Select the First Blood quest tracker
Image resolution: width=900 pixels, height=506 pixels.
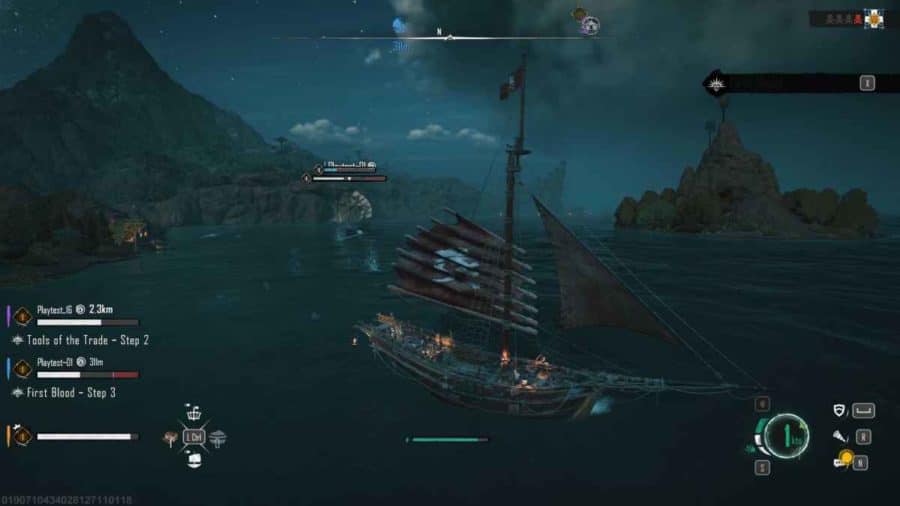[70, 393]
